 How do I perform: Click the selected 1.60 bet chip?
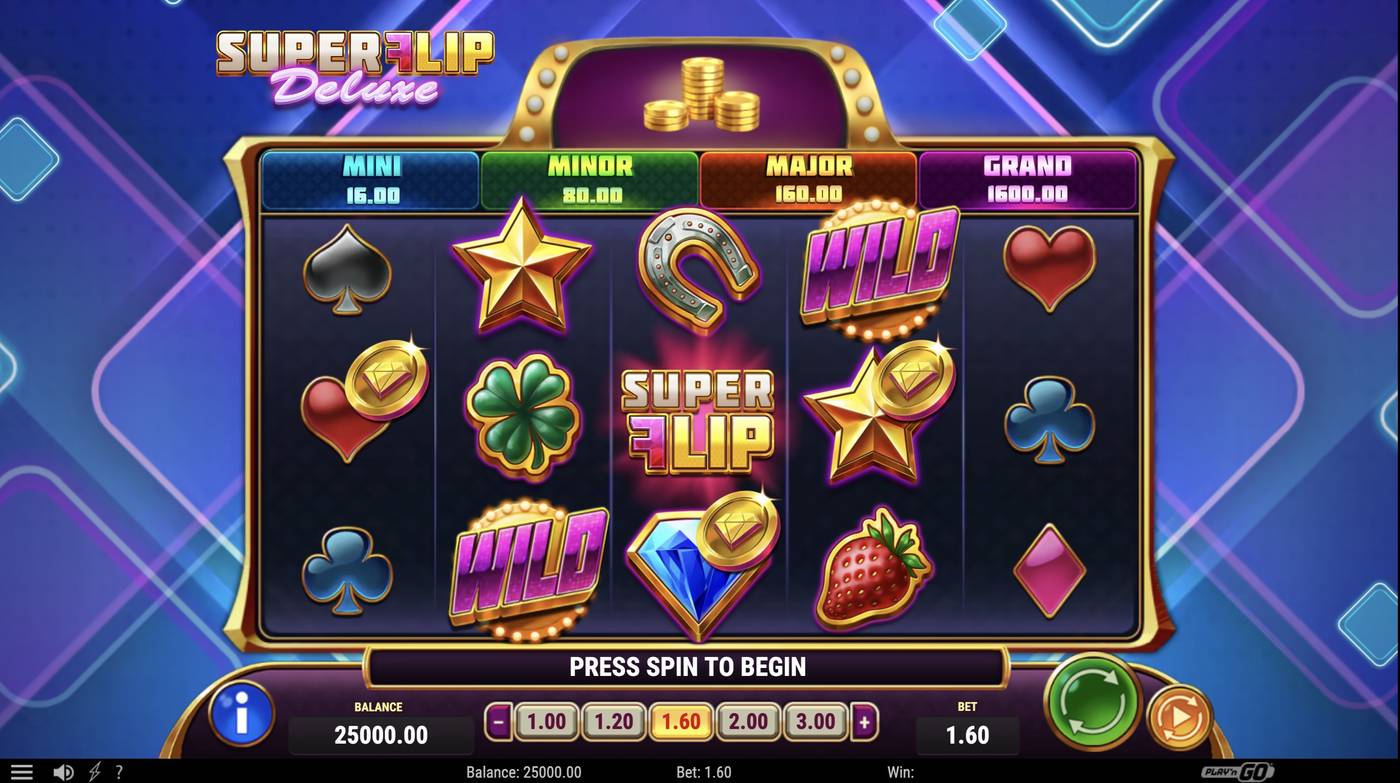(679, 720)
